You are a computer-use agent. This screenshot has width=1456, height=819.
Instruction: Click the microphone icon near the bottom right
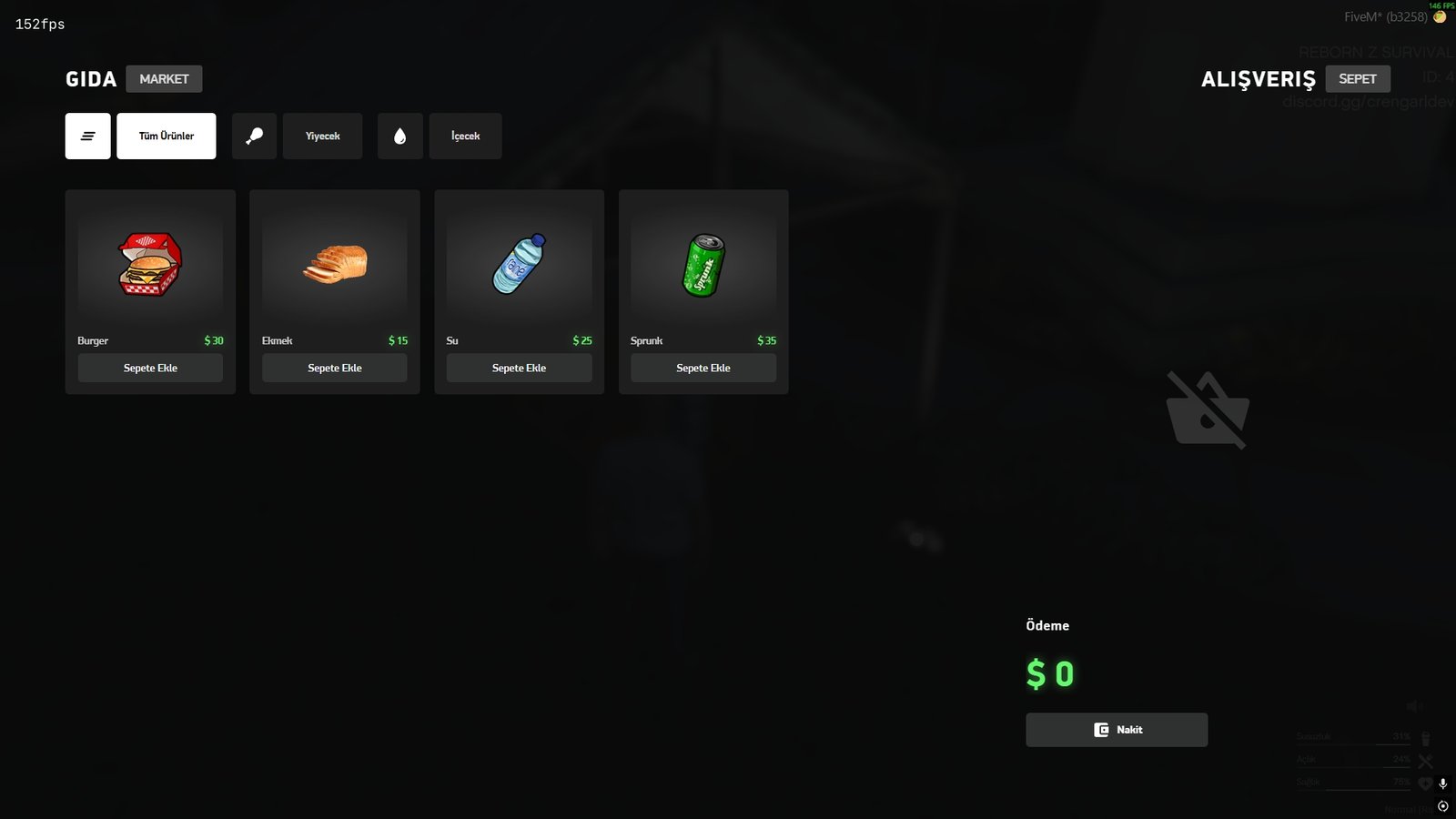coord(1442,784)
